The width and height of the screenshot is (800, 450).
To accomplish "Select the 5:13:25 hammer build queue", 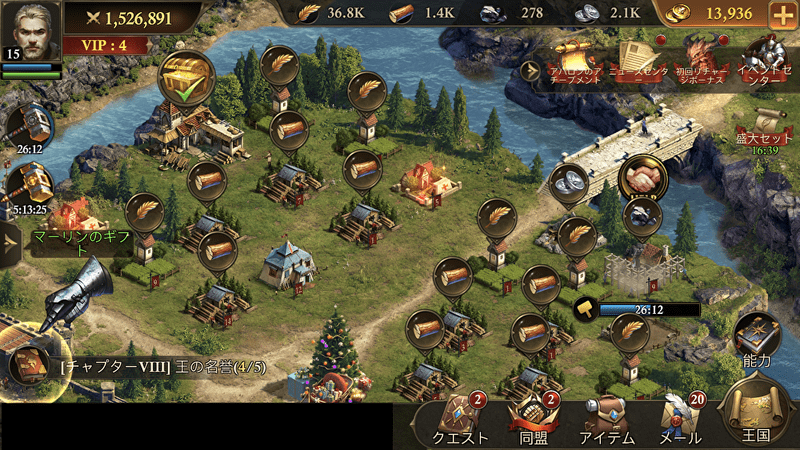I will click(25, 186).
